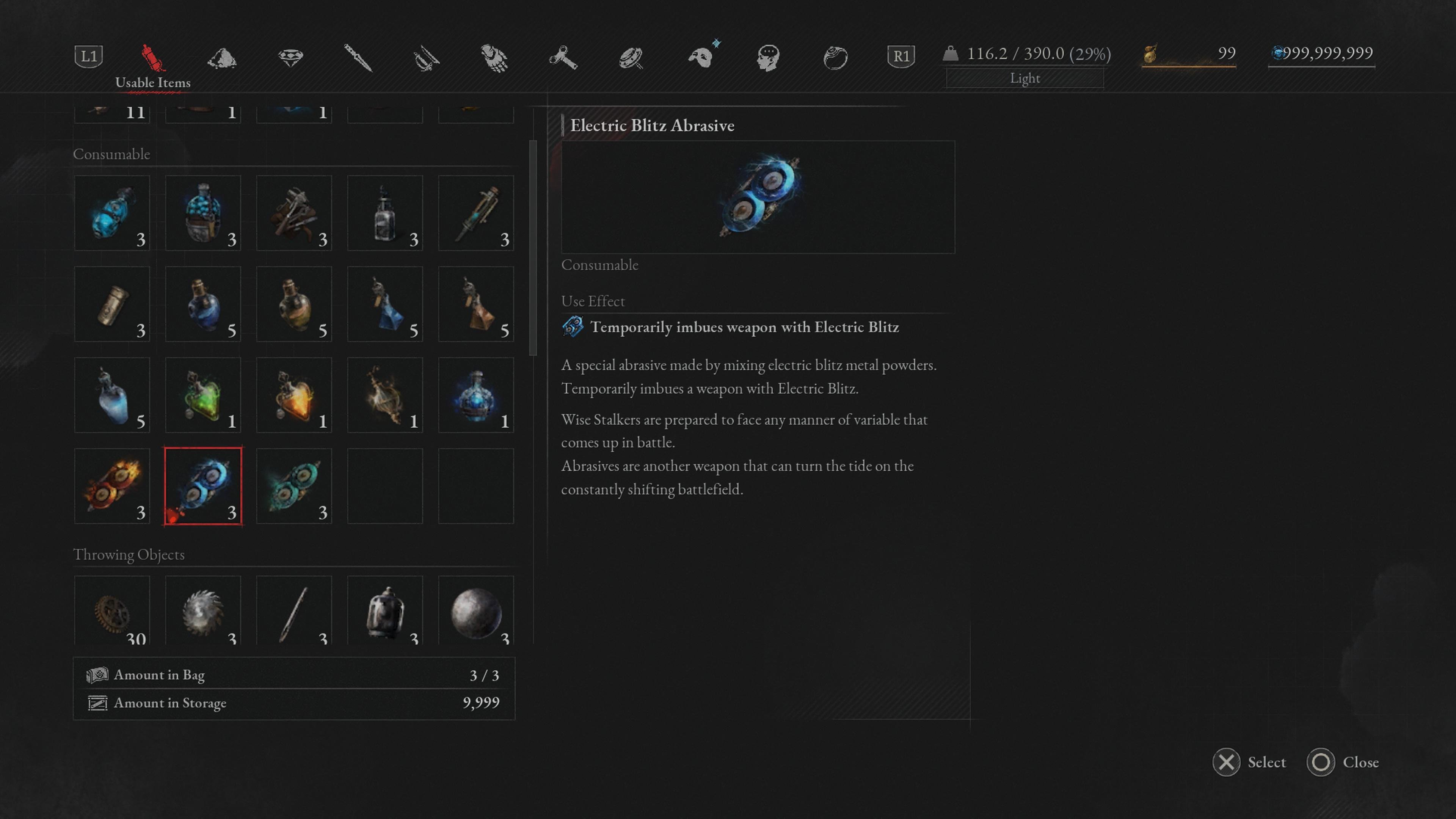
Task: Select the Electric Blitz Abrasive slot
Action: (203, 486)
